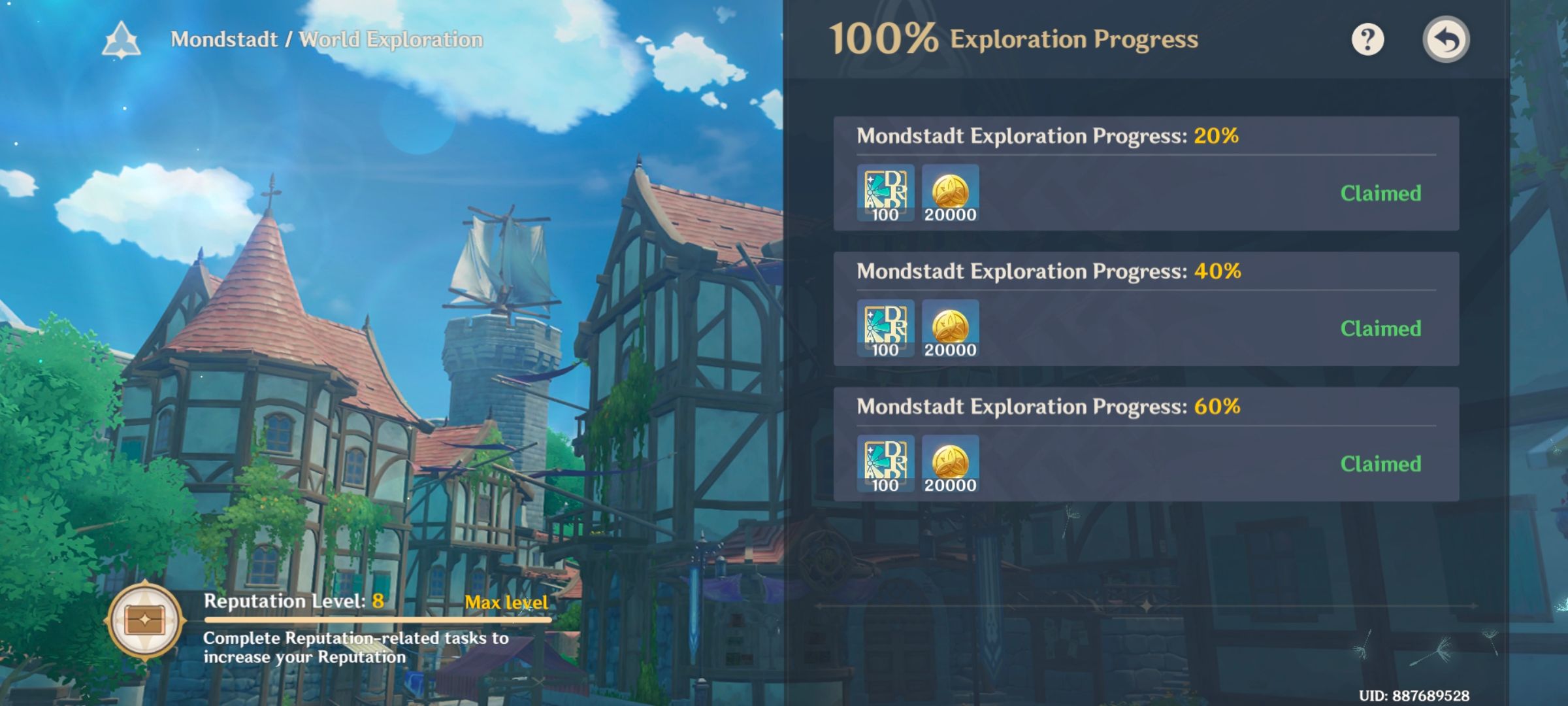This screenshot has height=706, width=1568.
Task: Click Claimed beside the 60% milestone
Action: tap(1380, 464)
